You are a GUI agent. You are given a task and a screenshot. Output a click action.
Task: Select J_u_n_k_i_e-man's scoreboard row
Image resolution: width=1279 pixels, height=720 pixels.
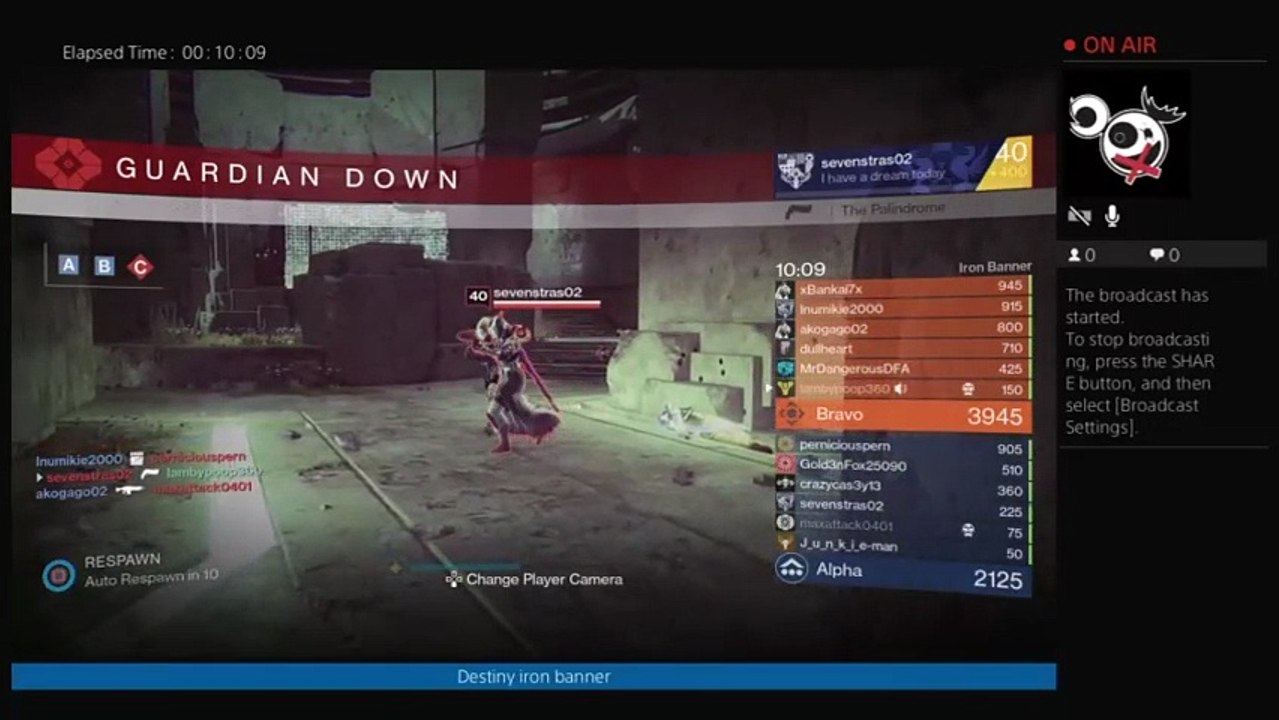tap(902, 546)
